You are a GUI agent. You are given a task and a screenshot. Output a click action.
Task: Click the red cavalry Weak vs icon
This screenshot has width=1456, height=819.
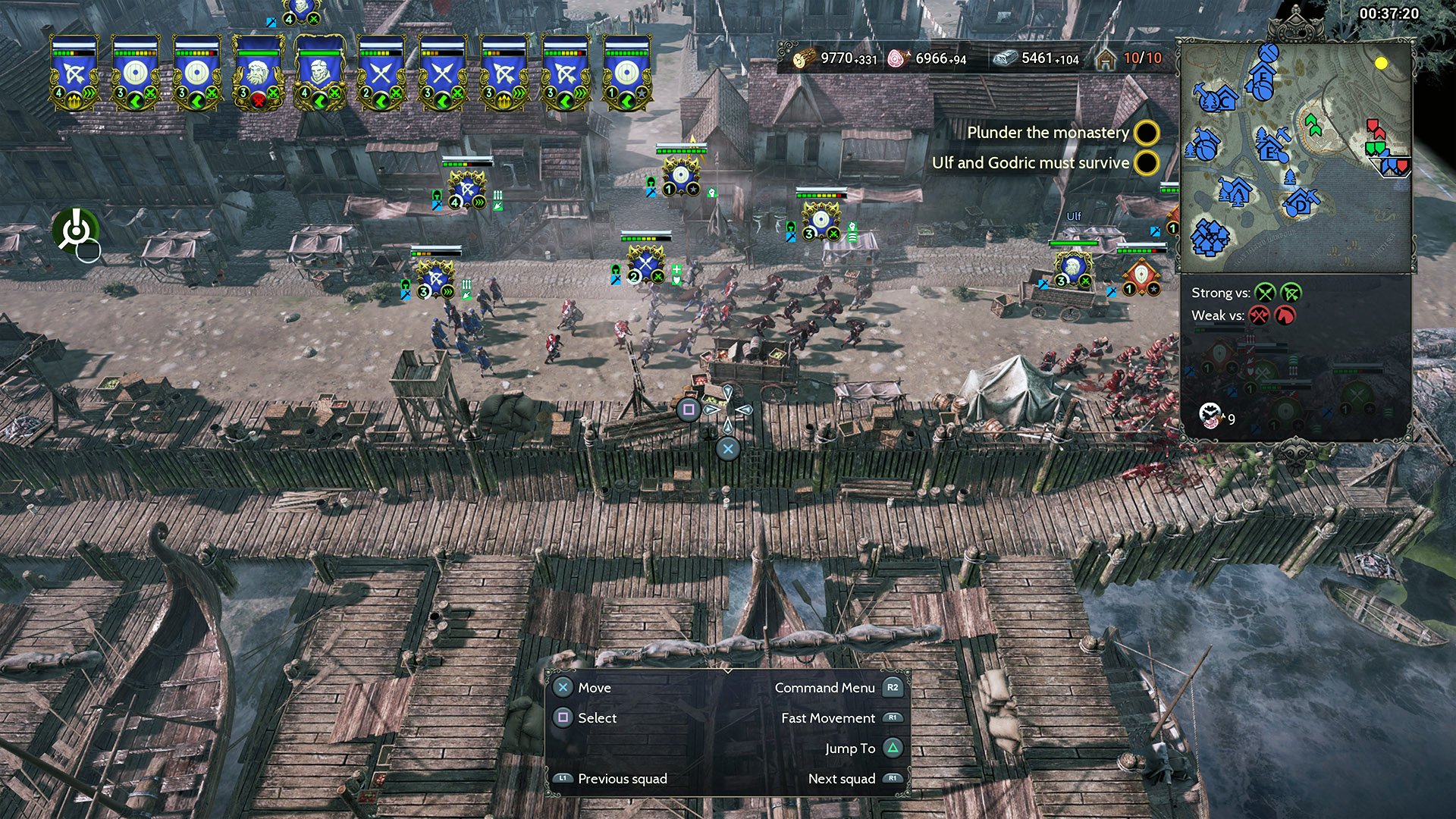pos(1285,315)
